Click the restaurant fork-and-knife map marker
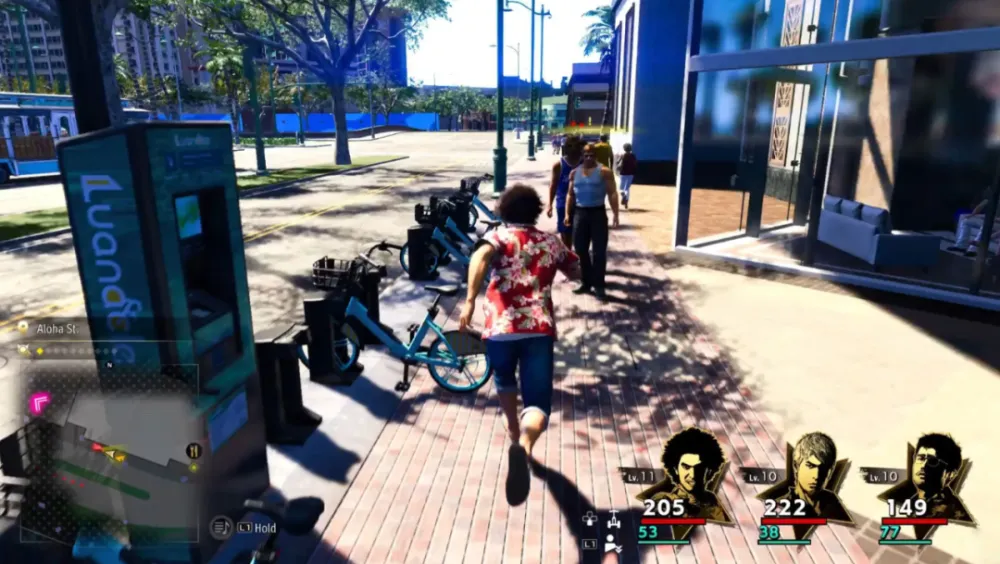This screenshot has width=1000, height=564. tap(193, 451)
